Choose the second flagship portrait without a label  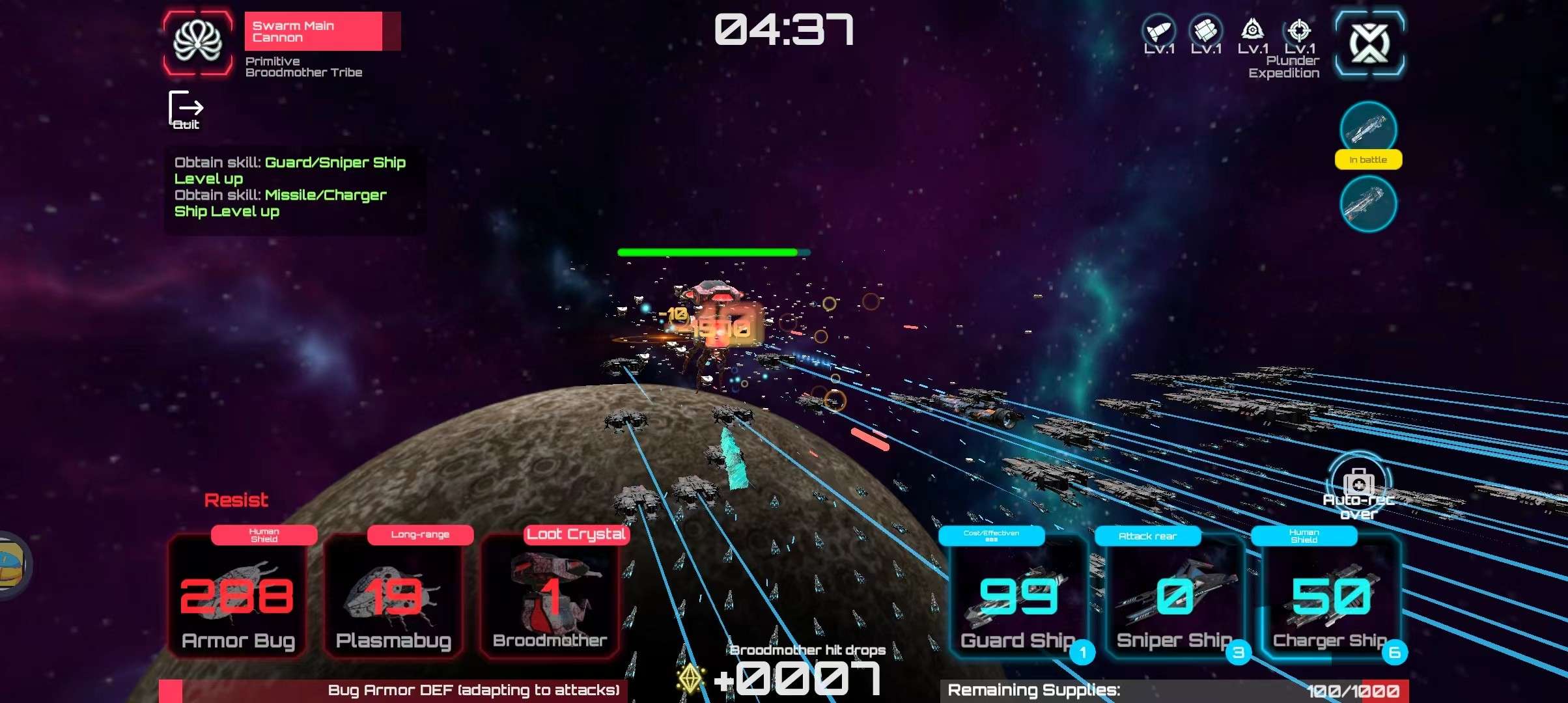(1368, 204)
